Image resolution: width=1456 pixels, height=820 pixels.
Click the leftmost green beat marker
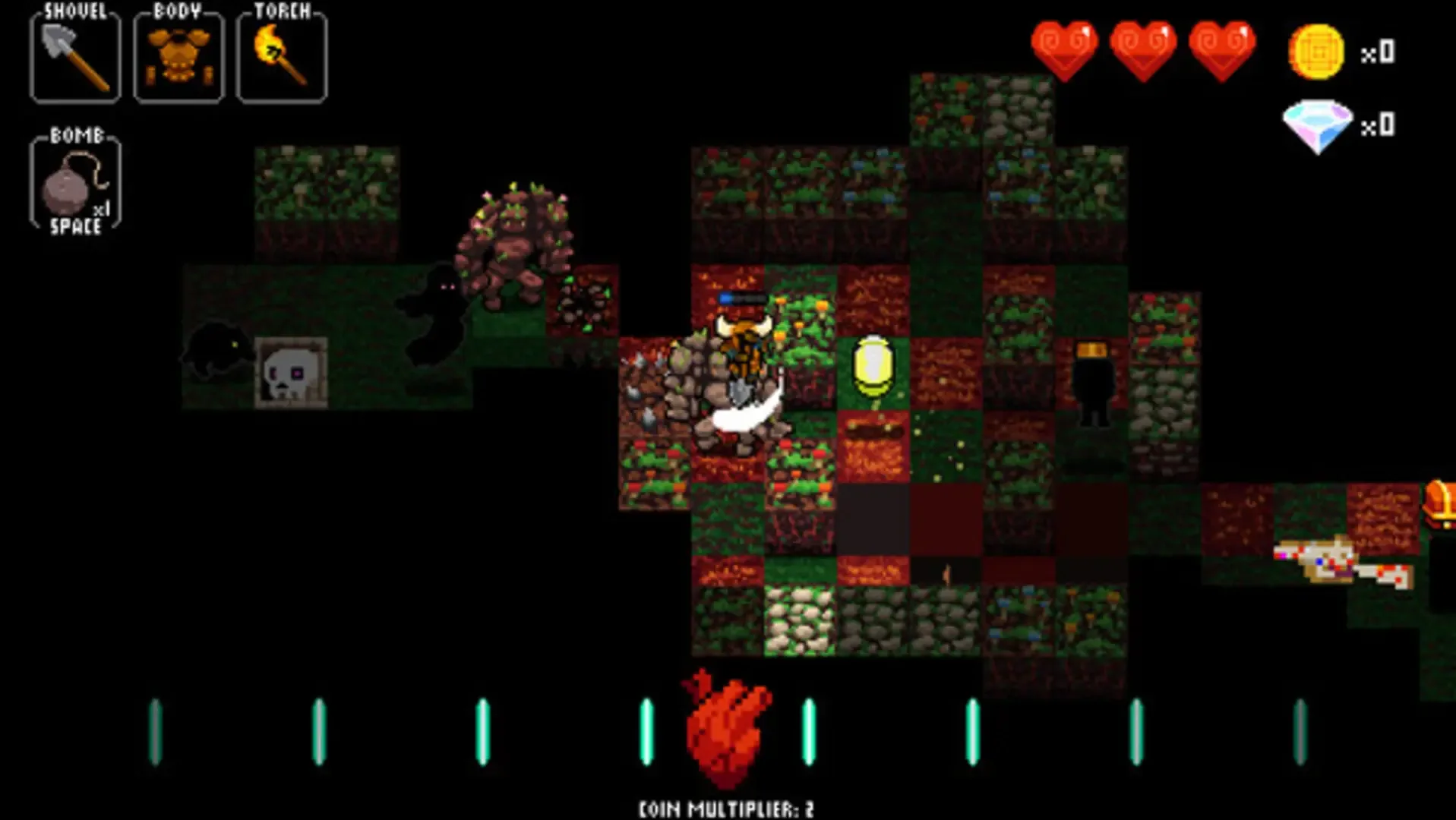155,730
